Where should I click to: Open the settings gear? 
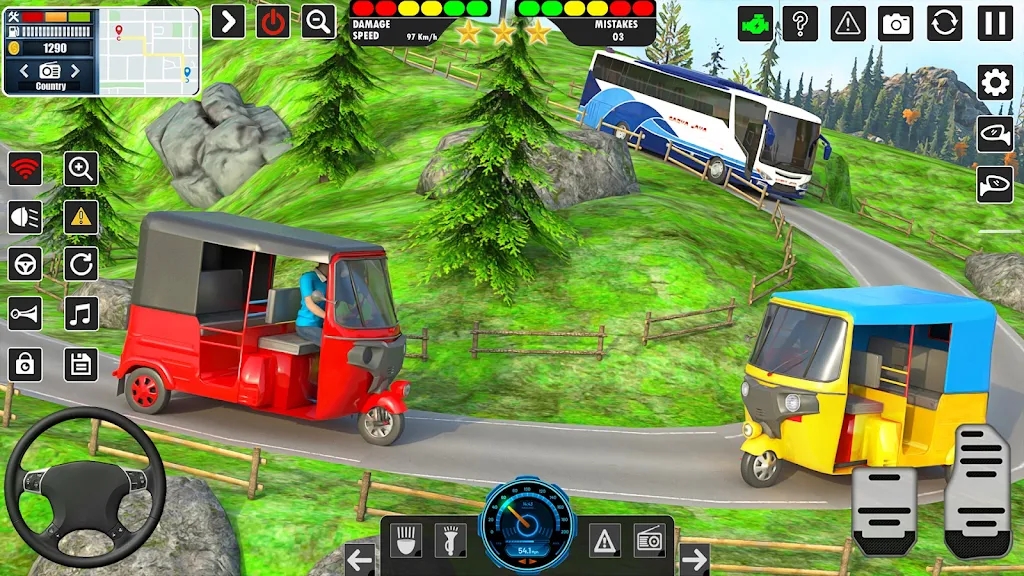pos(995,82)
